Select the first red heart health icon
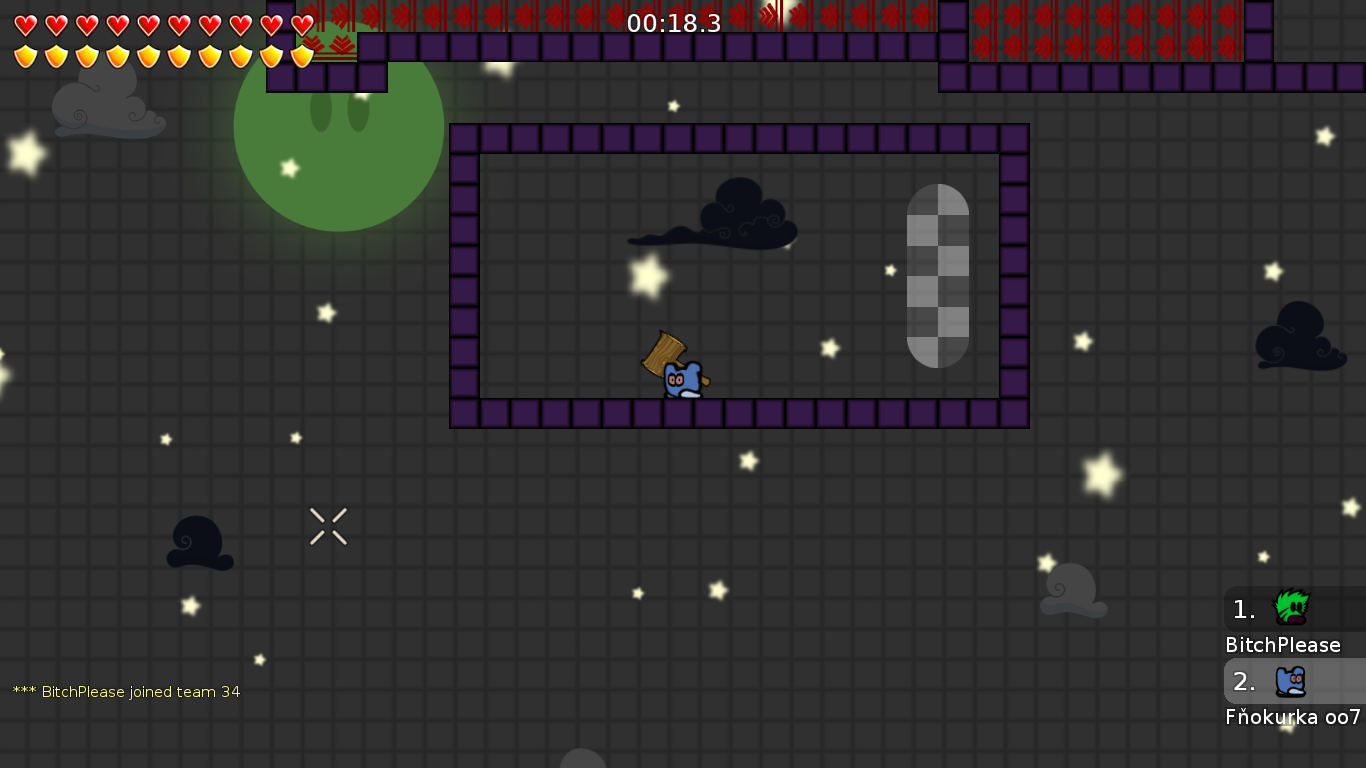This screenshot has width=1366, height=768. (26, 24)
